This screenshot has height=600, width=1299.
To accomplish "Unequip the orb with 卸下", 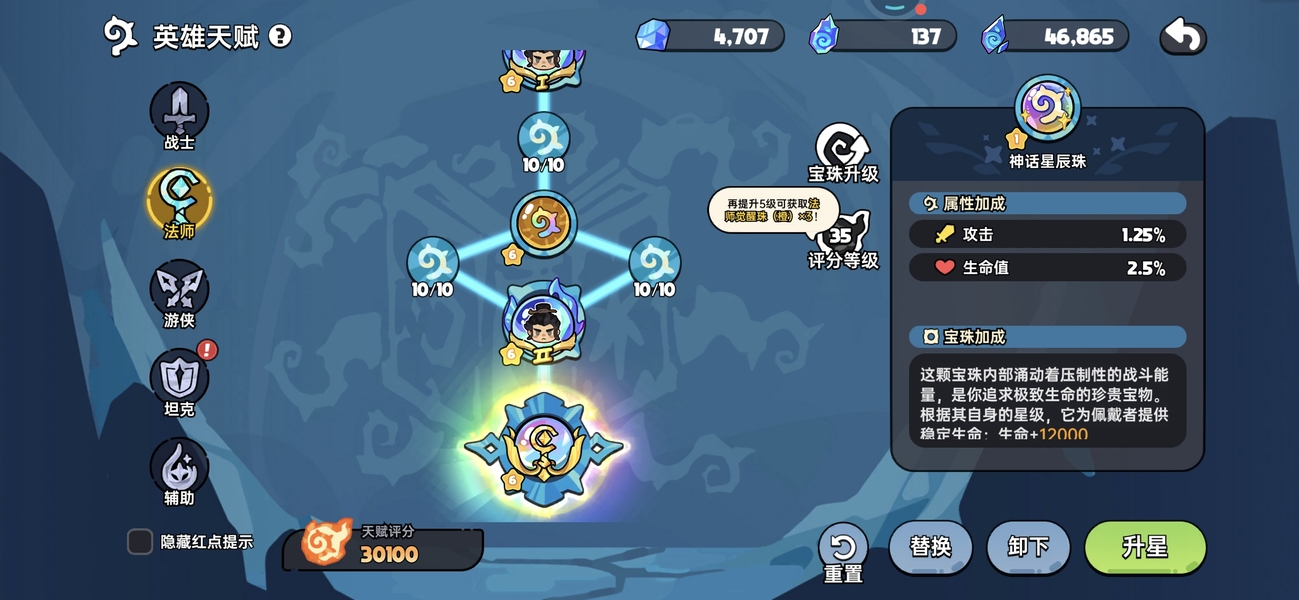I will (x=1028, y=547).
